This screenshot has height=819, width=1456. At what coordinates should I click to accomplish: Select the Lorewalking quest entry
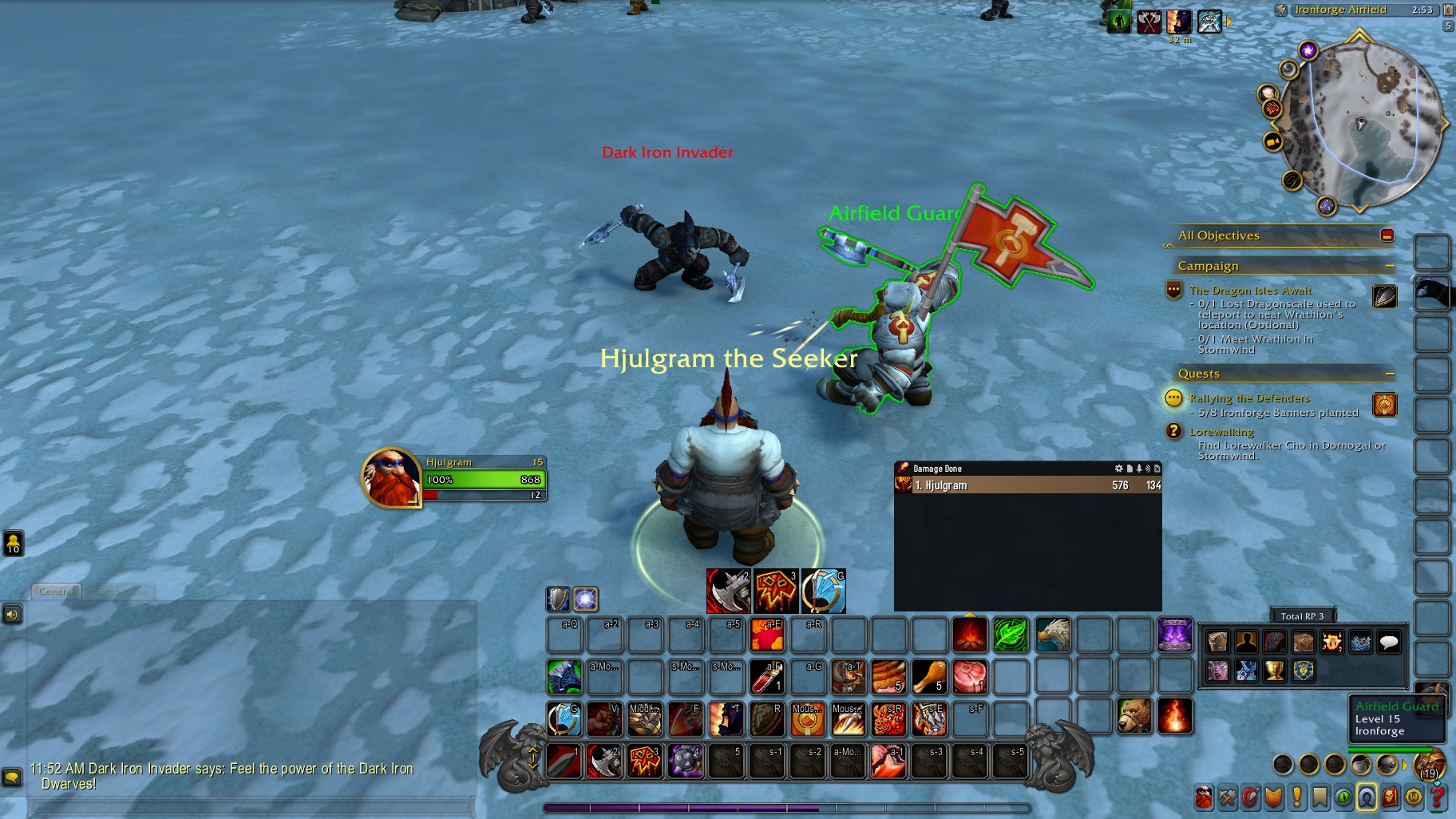pos(1221,432)
